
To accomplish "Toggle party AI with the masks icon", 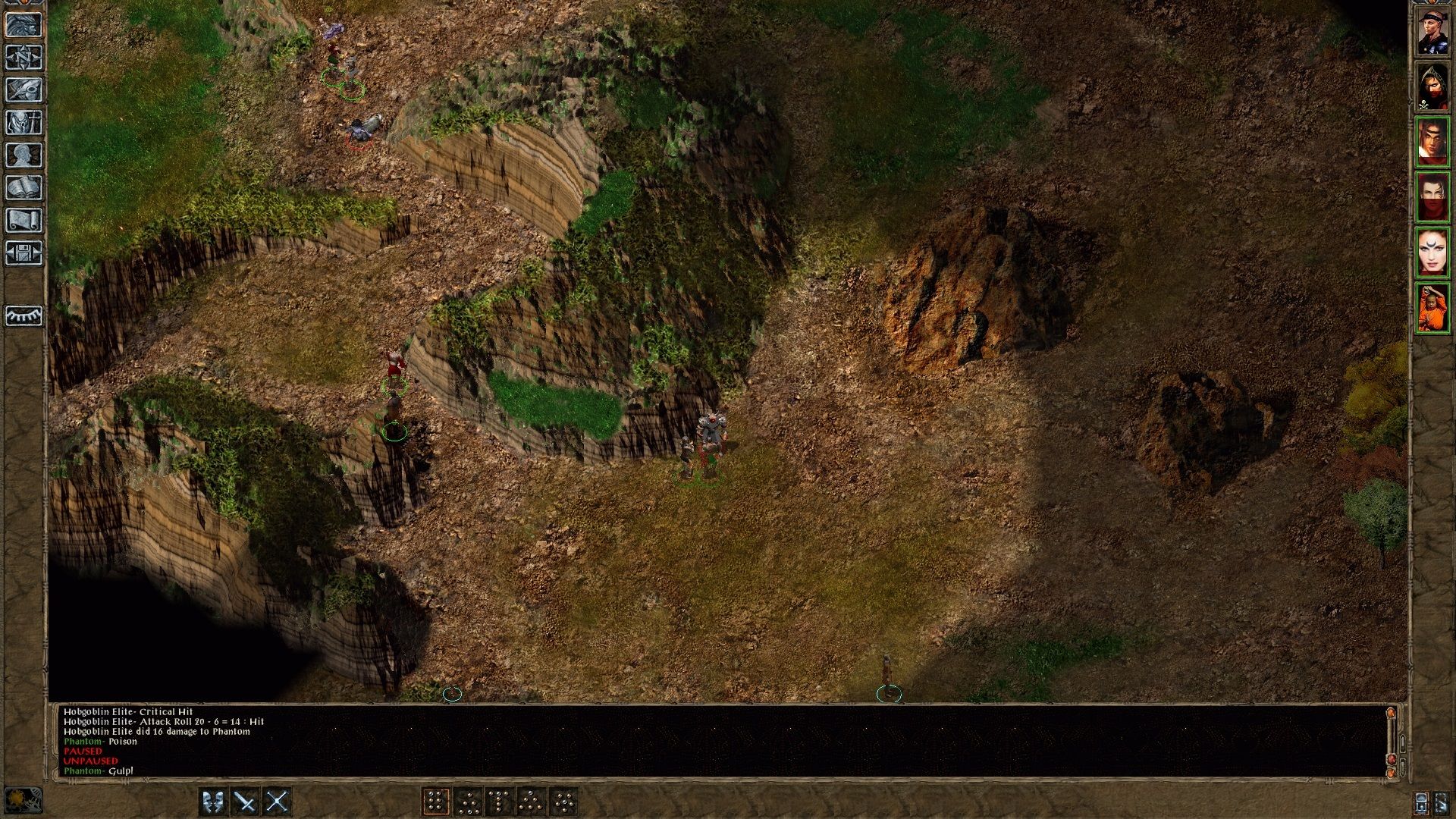I will (214, 800).
